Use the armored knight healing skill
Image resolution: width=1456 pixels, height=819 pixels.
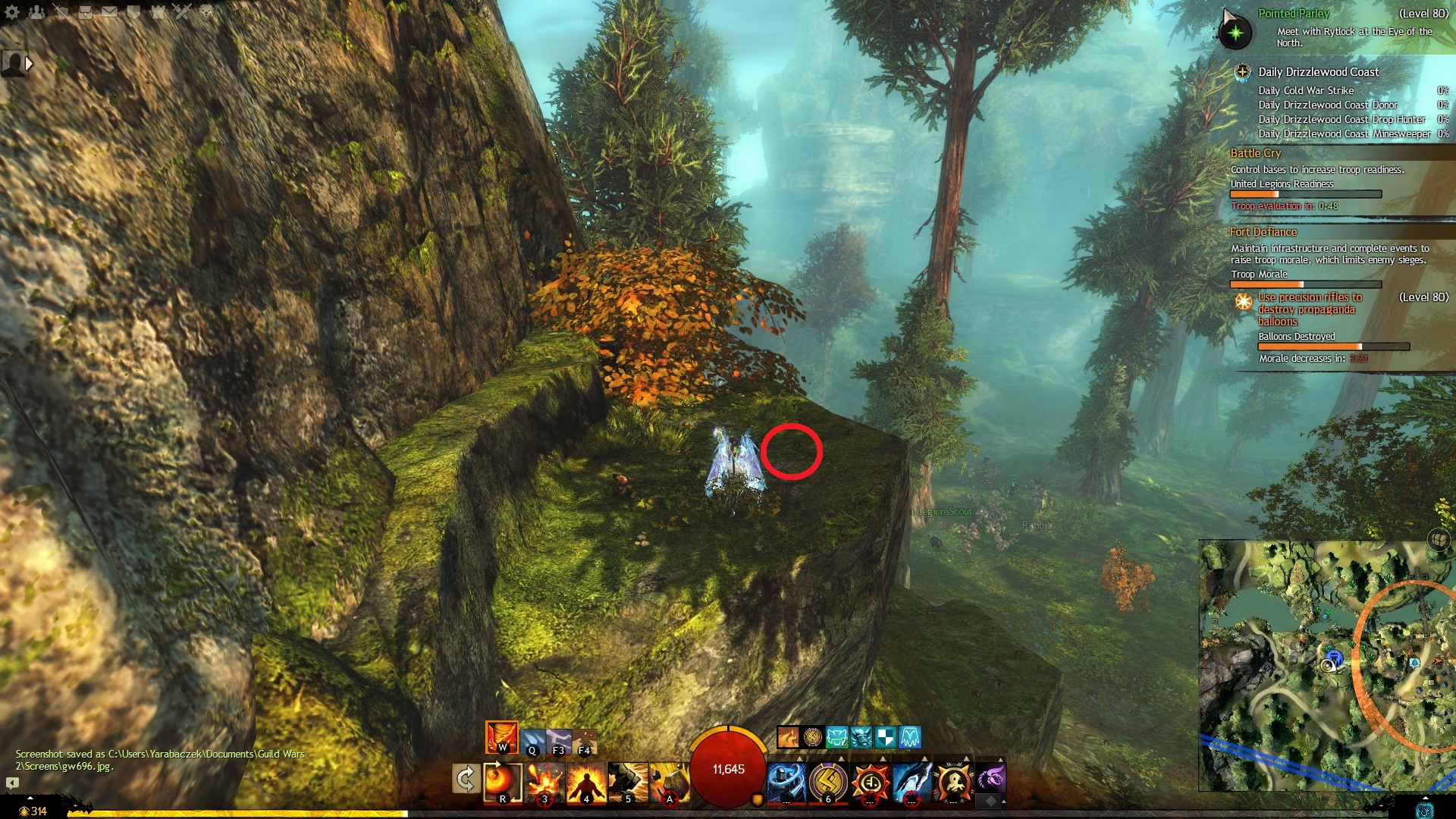[786, 781]
